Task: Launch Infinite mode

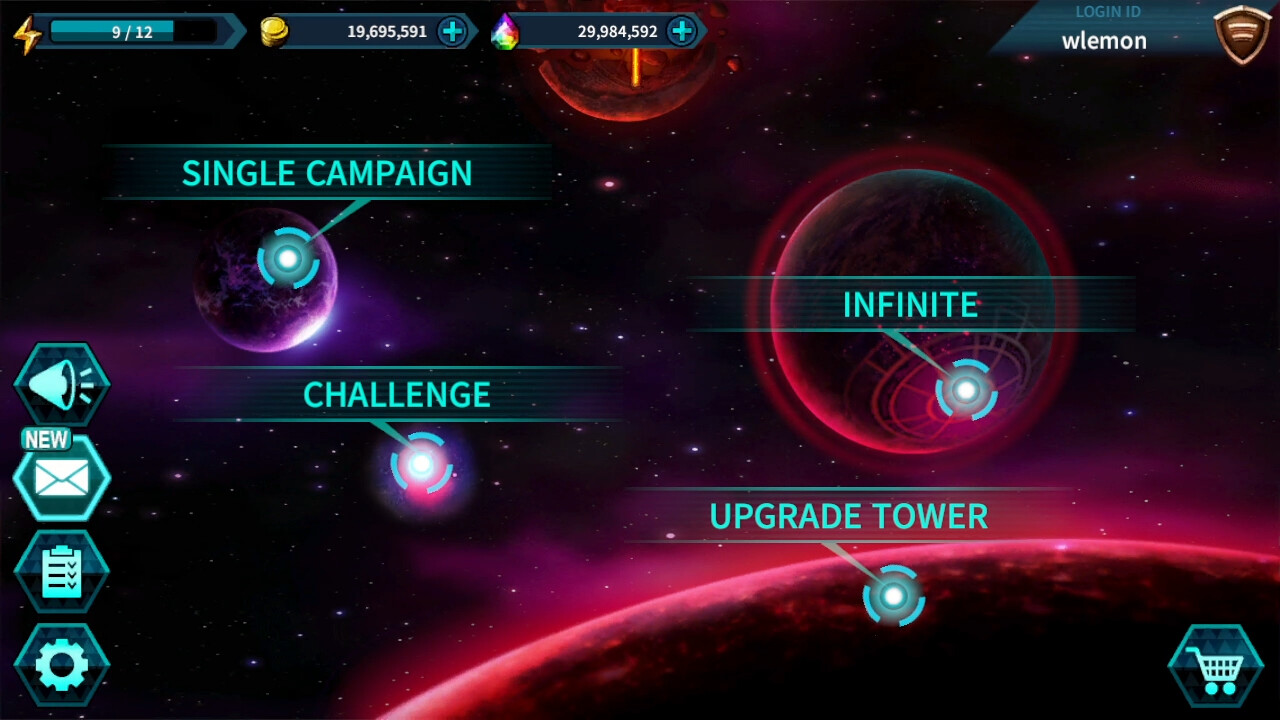Action: tap(912, 304)
